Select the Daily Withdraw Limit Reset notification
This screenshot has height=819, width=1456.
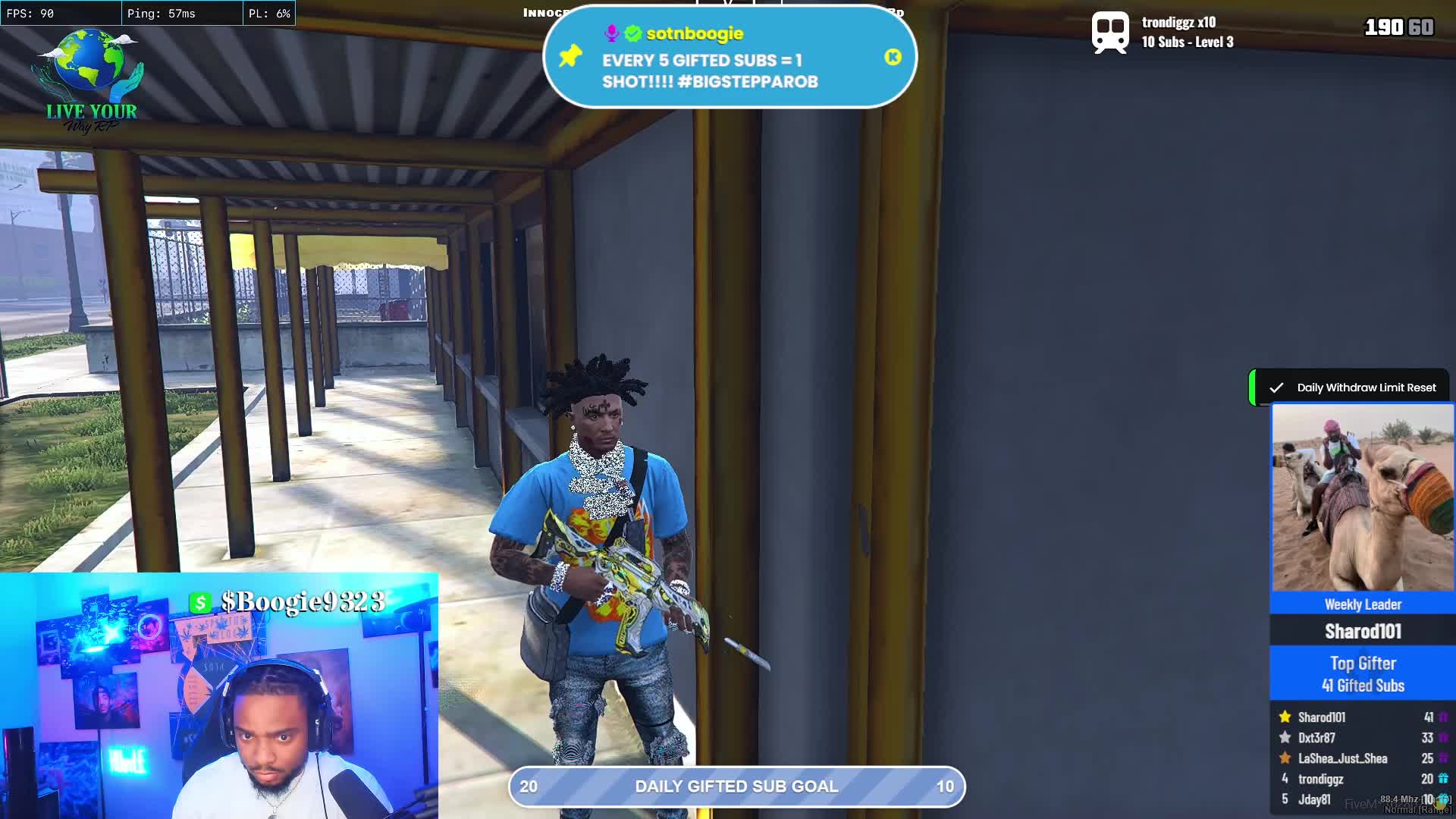[1354, 388]
